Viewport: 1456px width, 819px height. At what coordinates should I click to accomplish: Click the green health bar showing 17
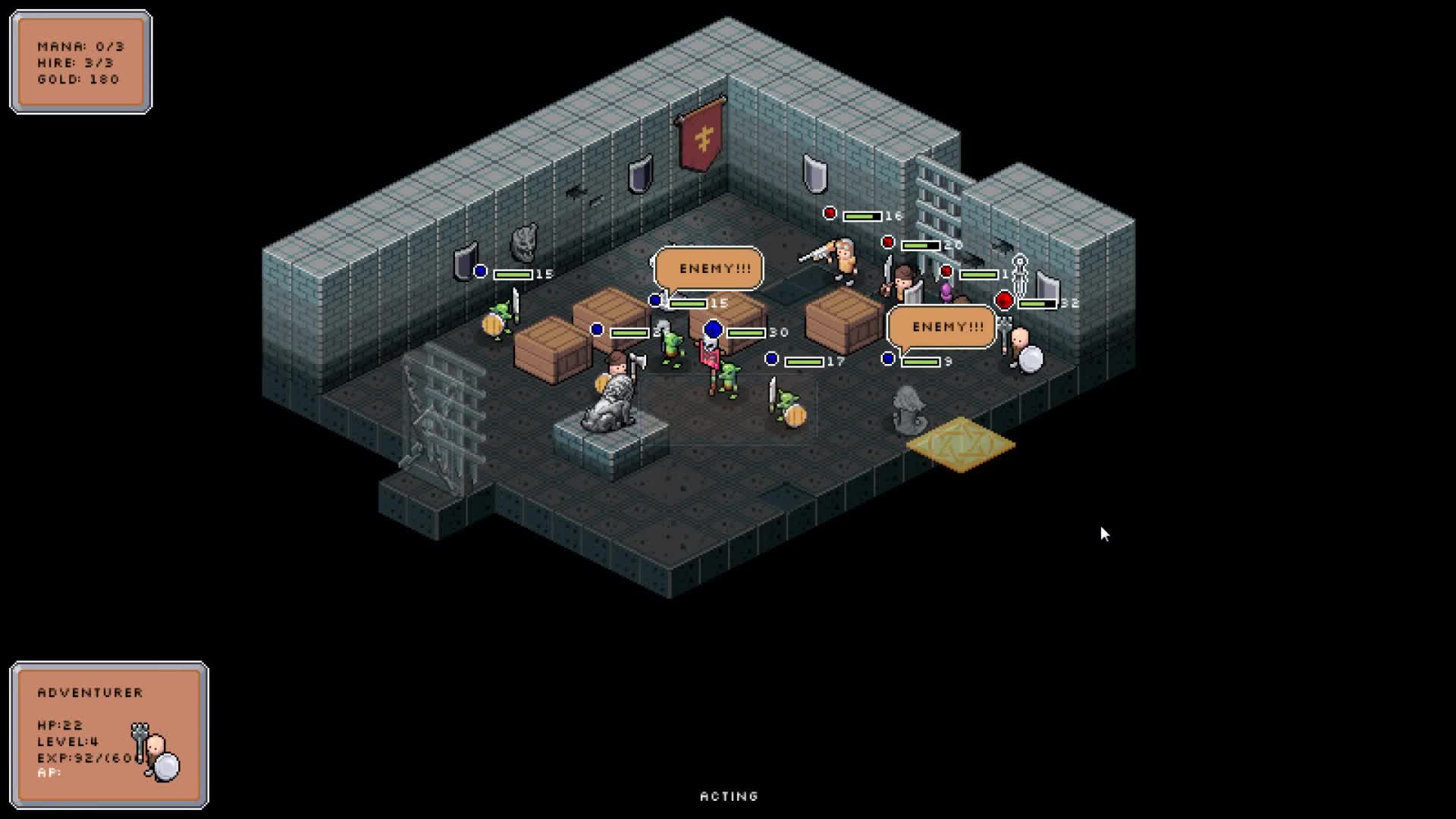pyautogui.click(x=804, y=362)
